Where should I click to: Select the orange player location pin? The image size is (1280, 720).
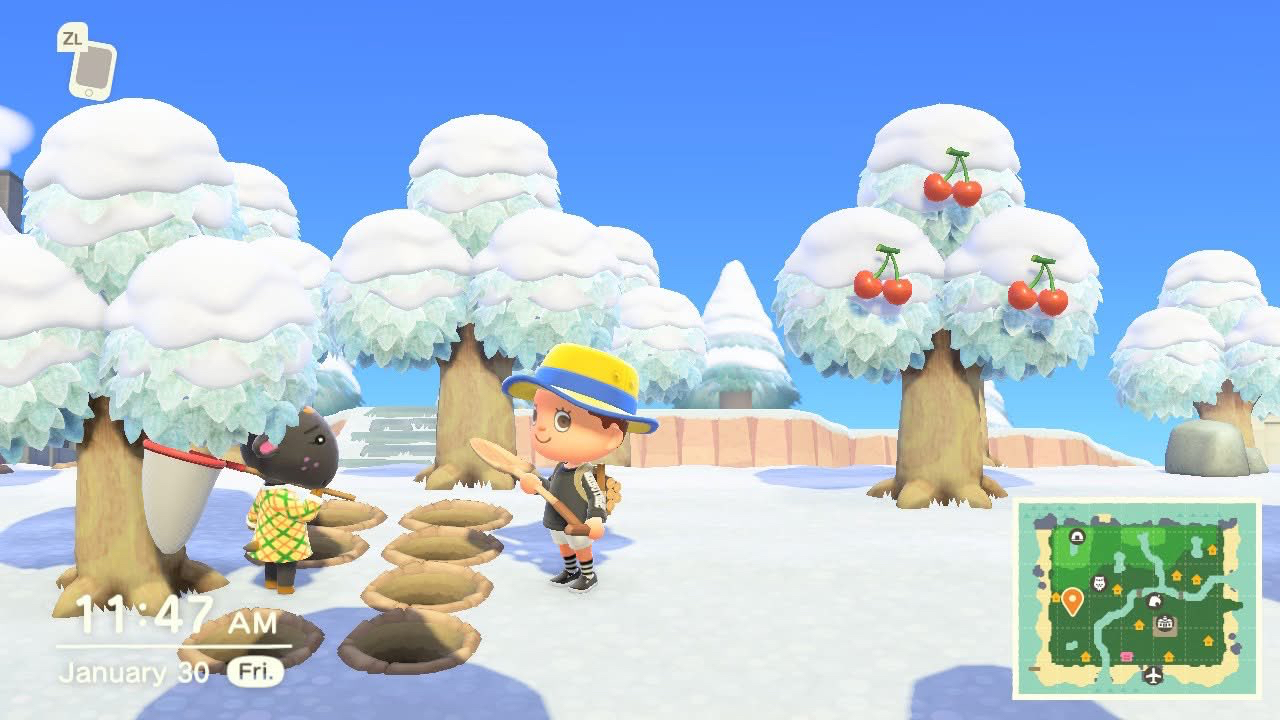pos(1072,600)
